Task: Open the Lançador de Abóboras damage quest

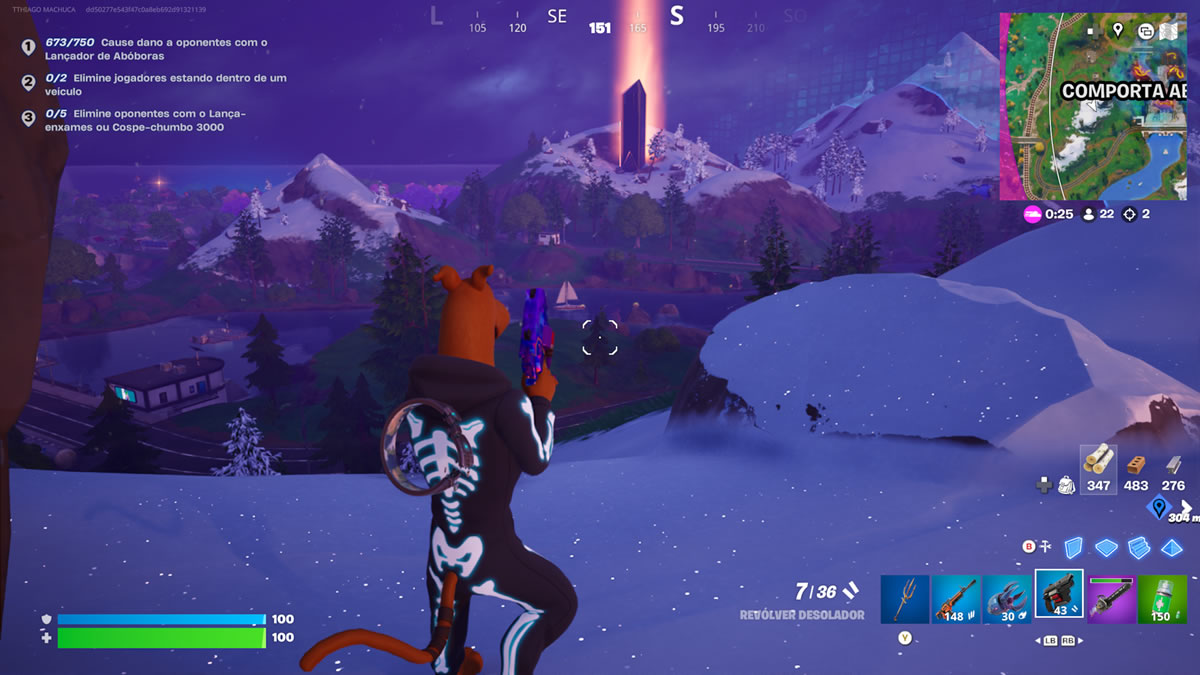Action: pos(156,49)
